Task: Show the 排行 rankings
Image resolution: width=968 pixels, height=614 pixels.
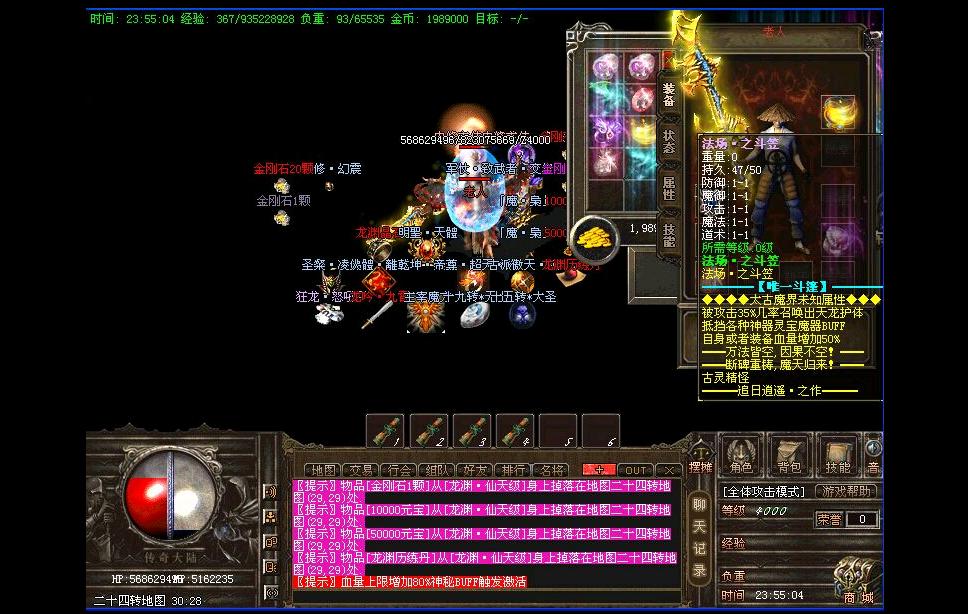Action: point(514,470)
